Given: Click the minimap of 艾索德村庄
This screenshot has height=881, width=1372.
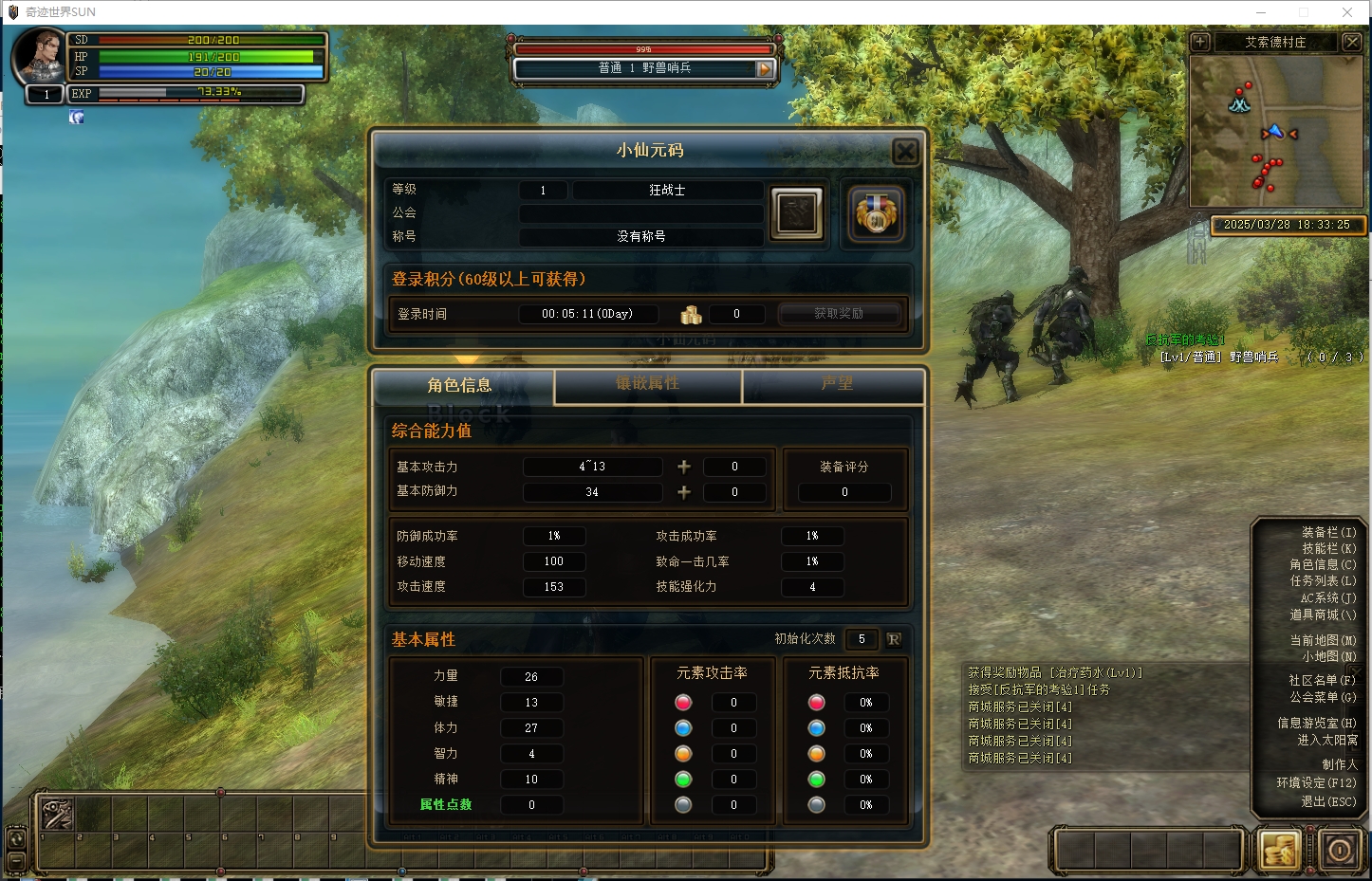Looking at the screenshot, I should point(1275,131).
